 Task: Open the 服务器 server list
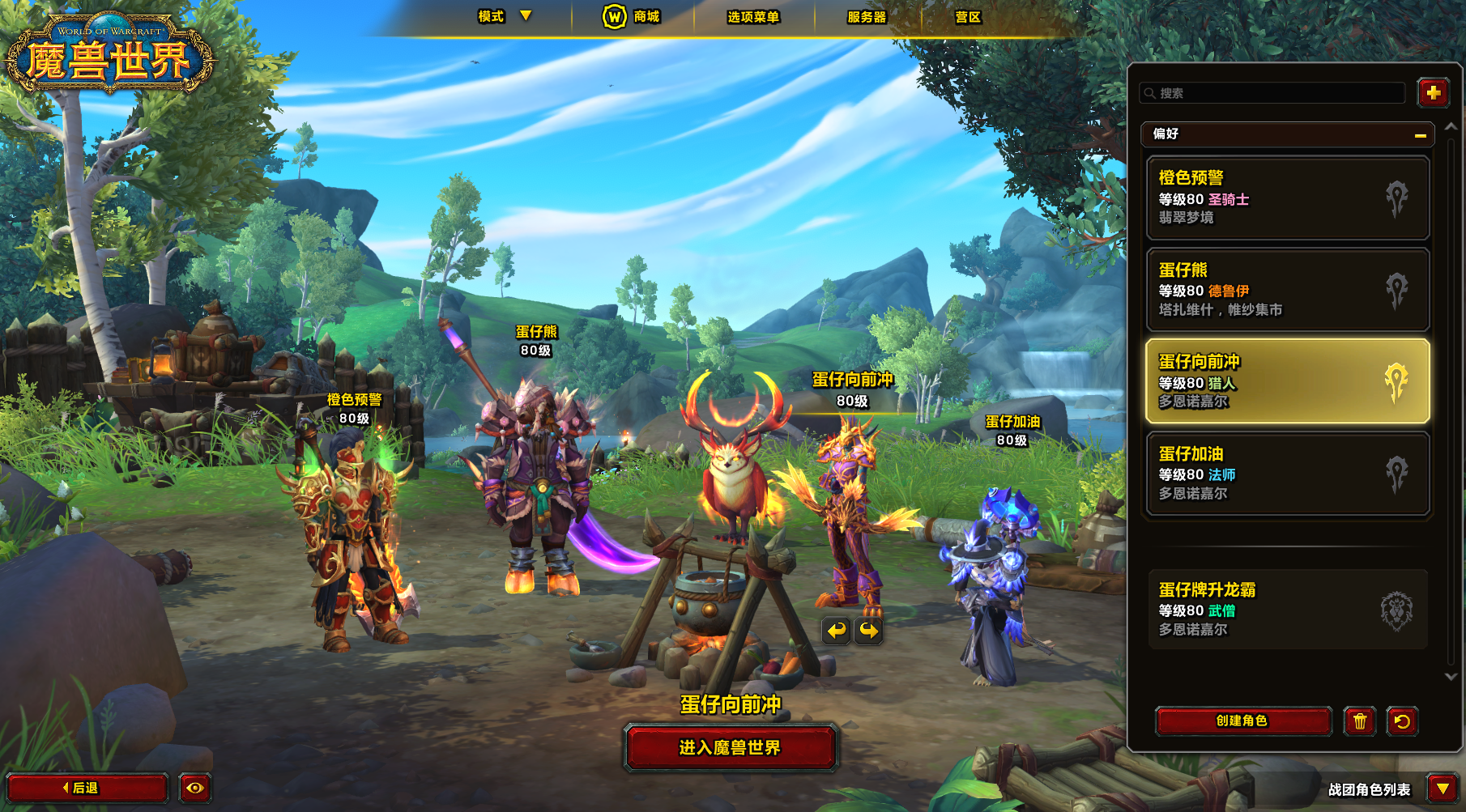tap(867, 17)
